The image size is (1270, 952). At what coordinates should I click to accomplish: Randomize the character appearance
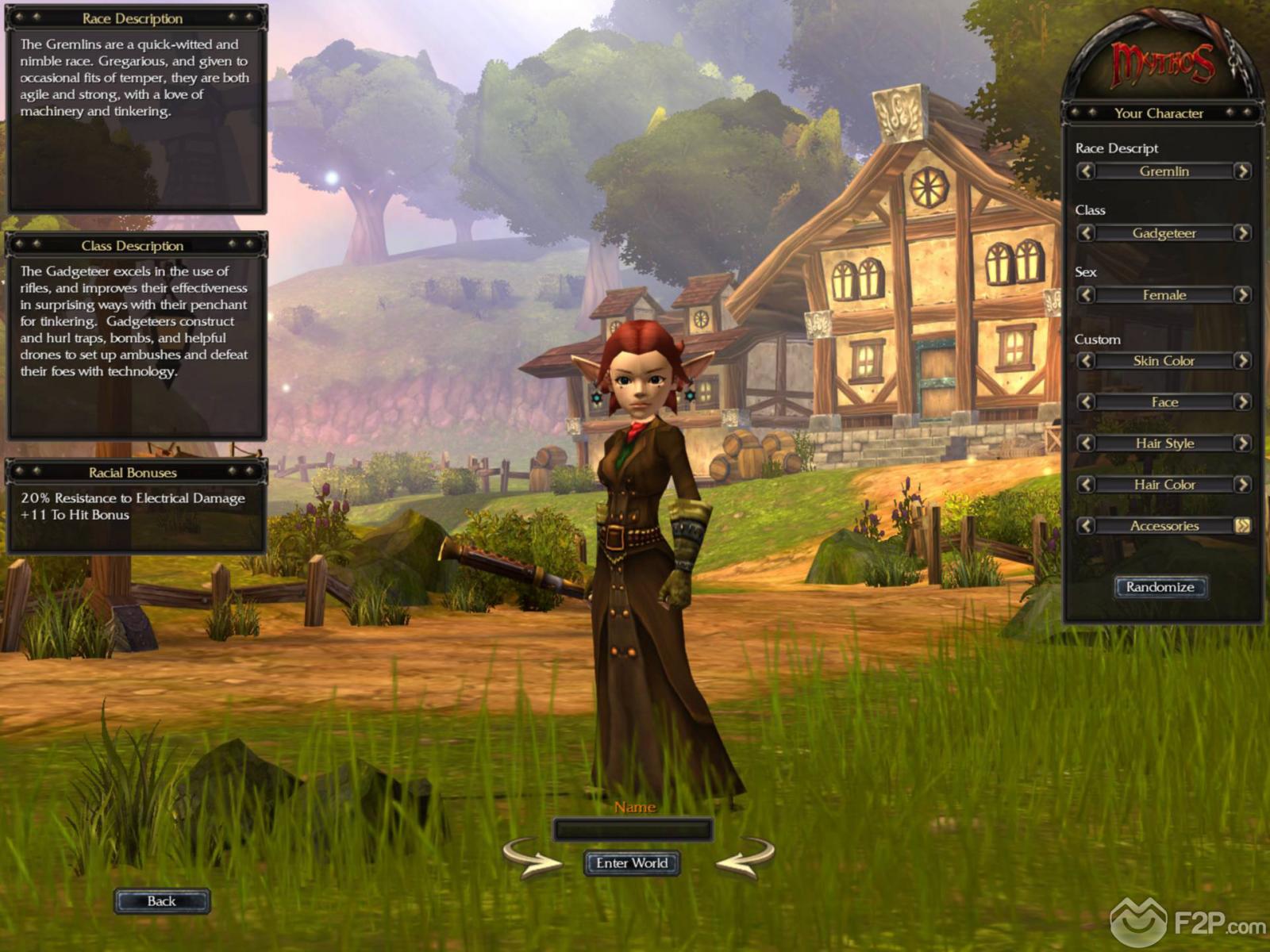click(x=1160, y=587)
